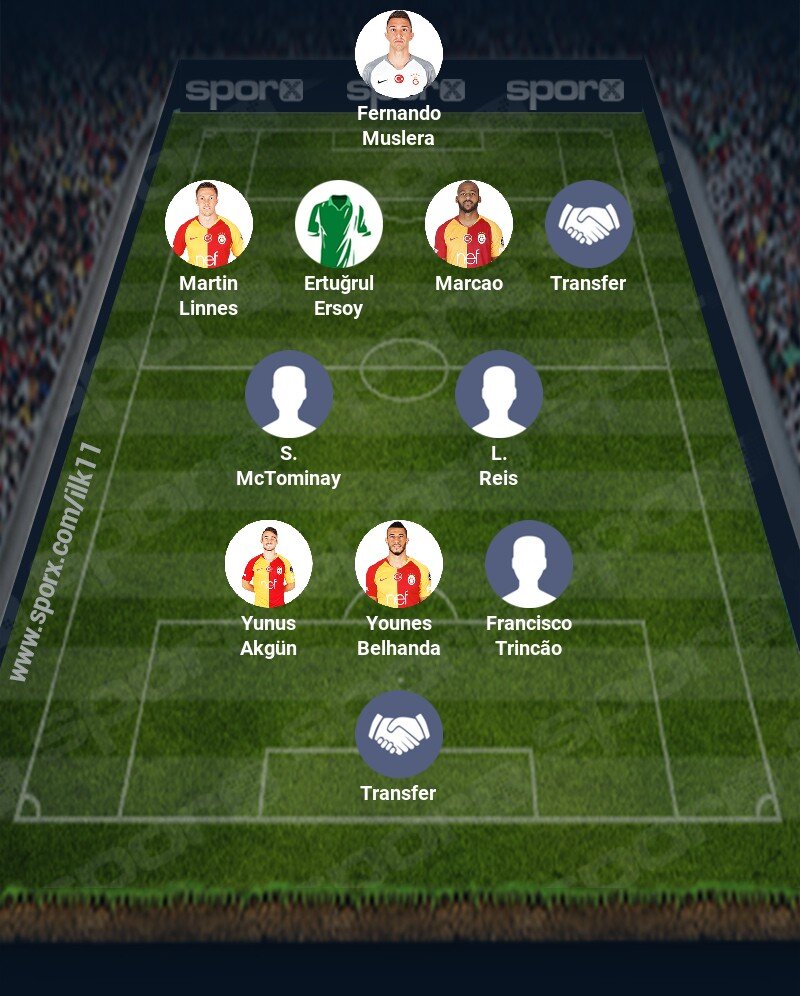Pick Ertuğrul Ersoy's green jersey slot
Screen dimensions: 800x996
coord(339,224)
